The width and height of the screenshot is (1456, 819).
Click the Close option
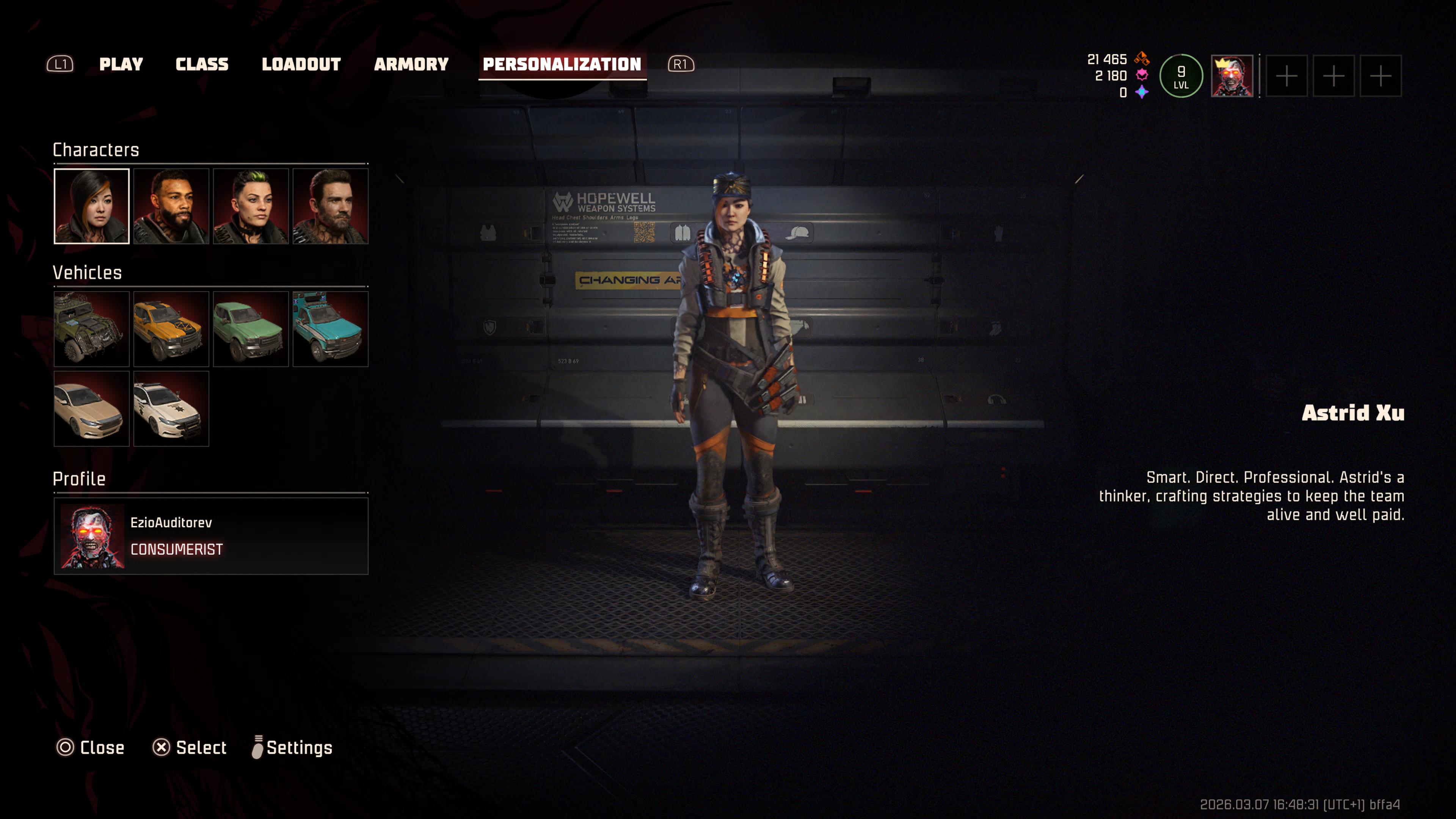91,747
